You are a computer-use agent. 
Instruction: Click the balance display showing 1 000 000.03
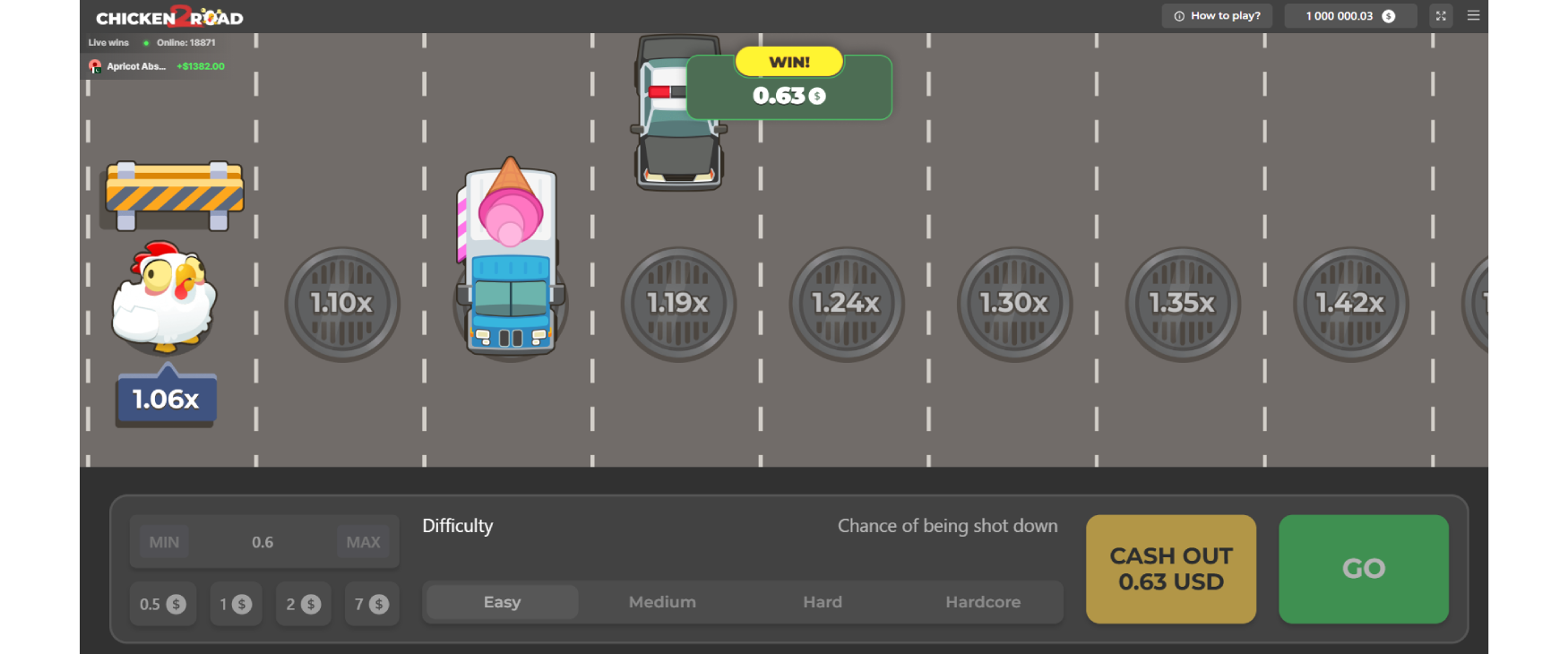[1349, 15]
